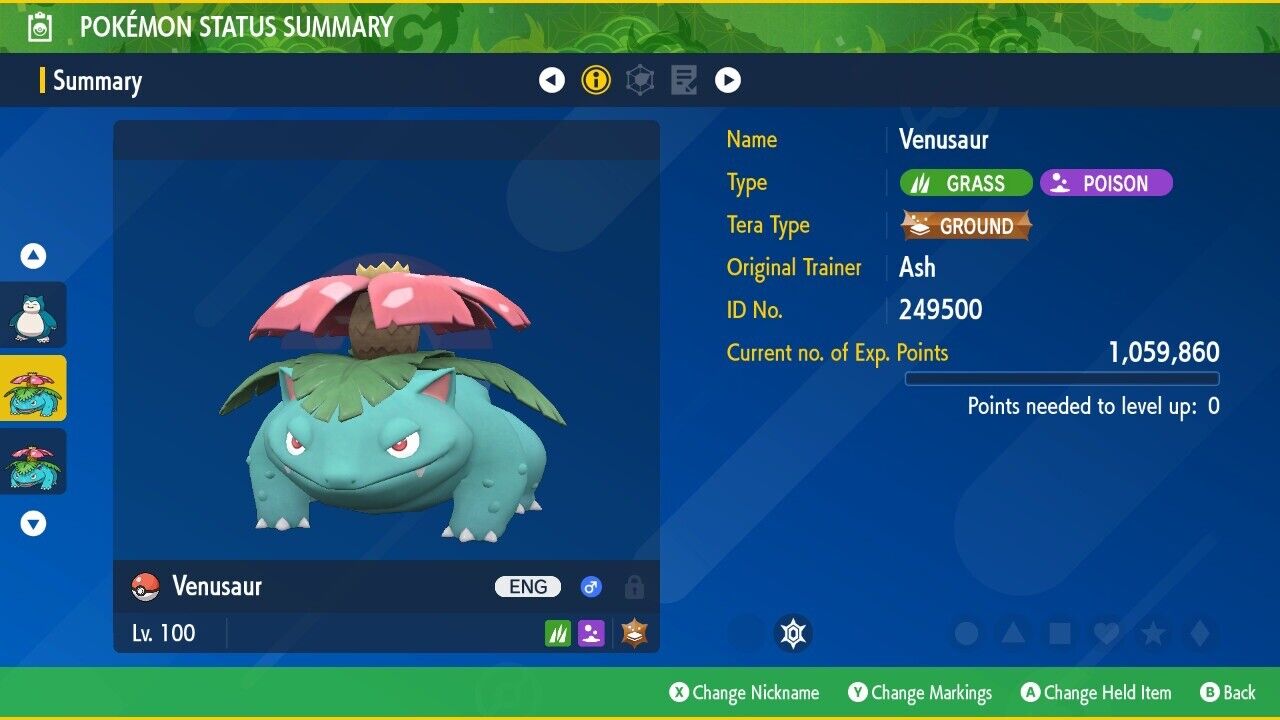The image size is (1280, 720).
Task: Choose Change Nickname option
Action: (x=744, y=693)
